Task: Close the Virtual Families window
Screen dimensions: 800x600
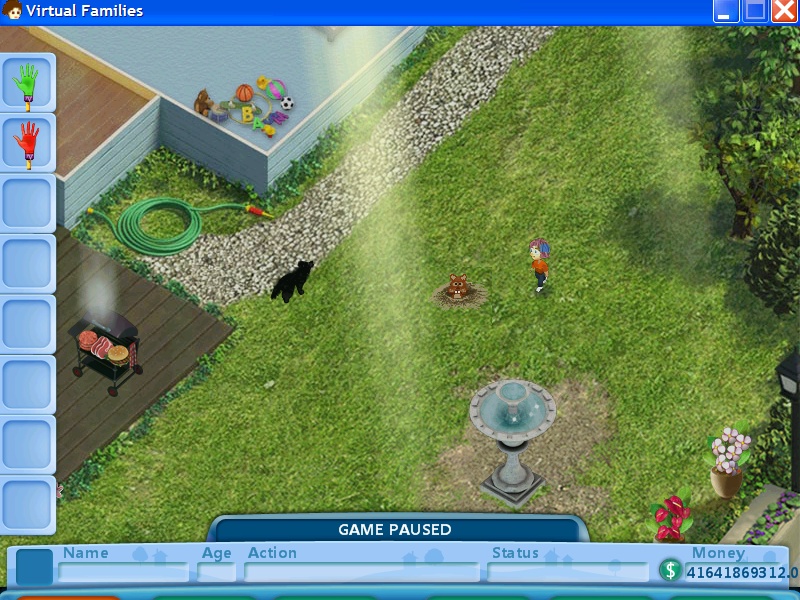Action: 784,11
